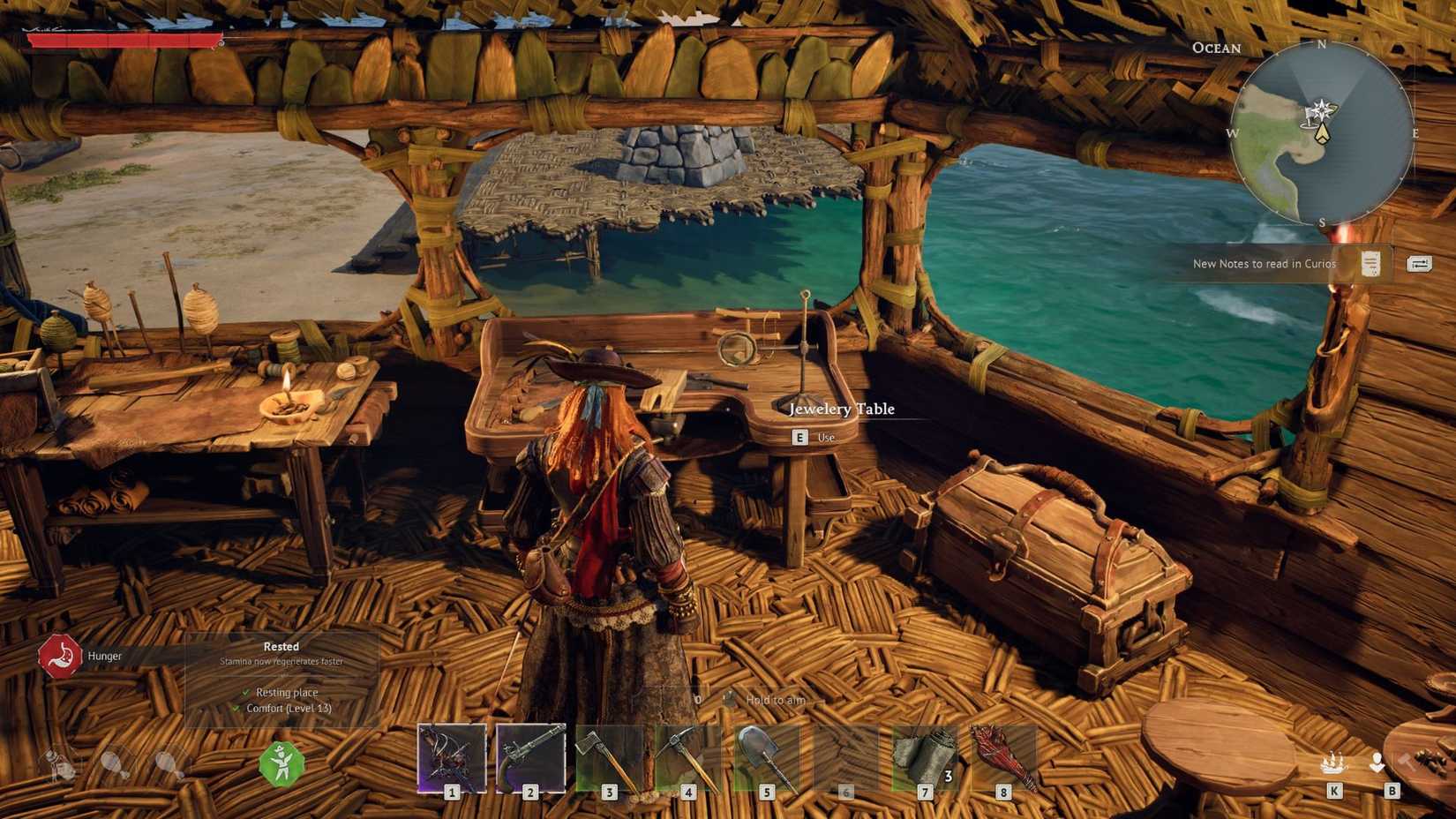Open the hammer build mode icon
1456x819 pixels.
coord(1407,762)
